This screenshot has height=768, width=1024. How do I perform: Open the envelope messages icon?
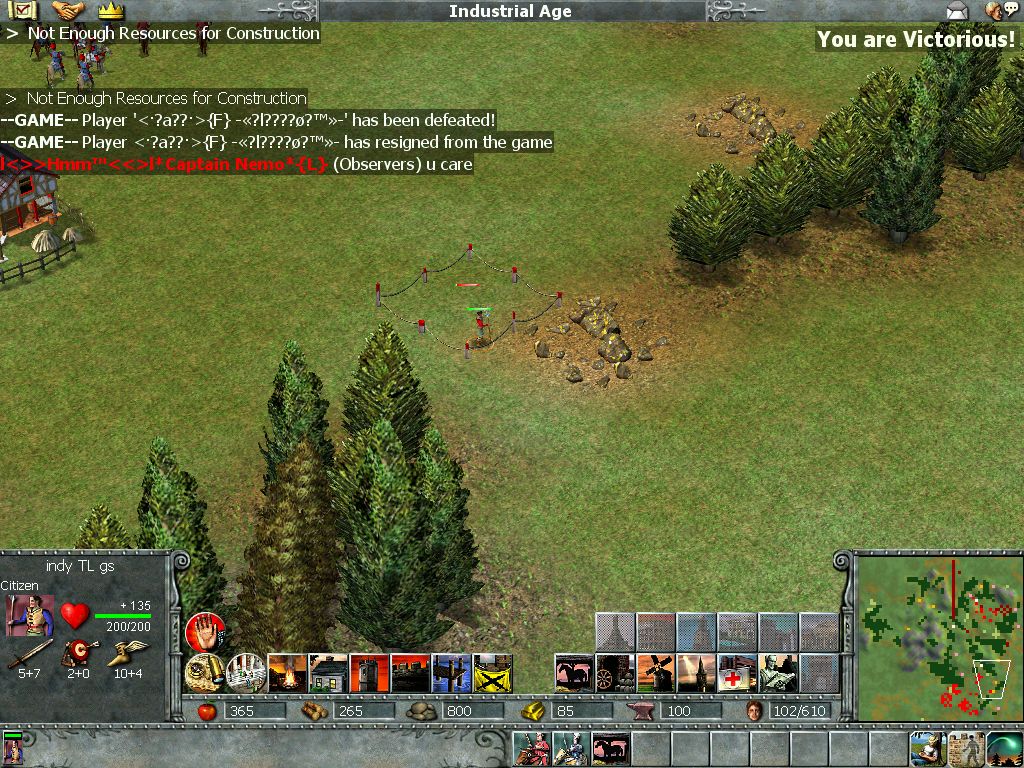tap(958, 11)
